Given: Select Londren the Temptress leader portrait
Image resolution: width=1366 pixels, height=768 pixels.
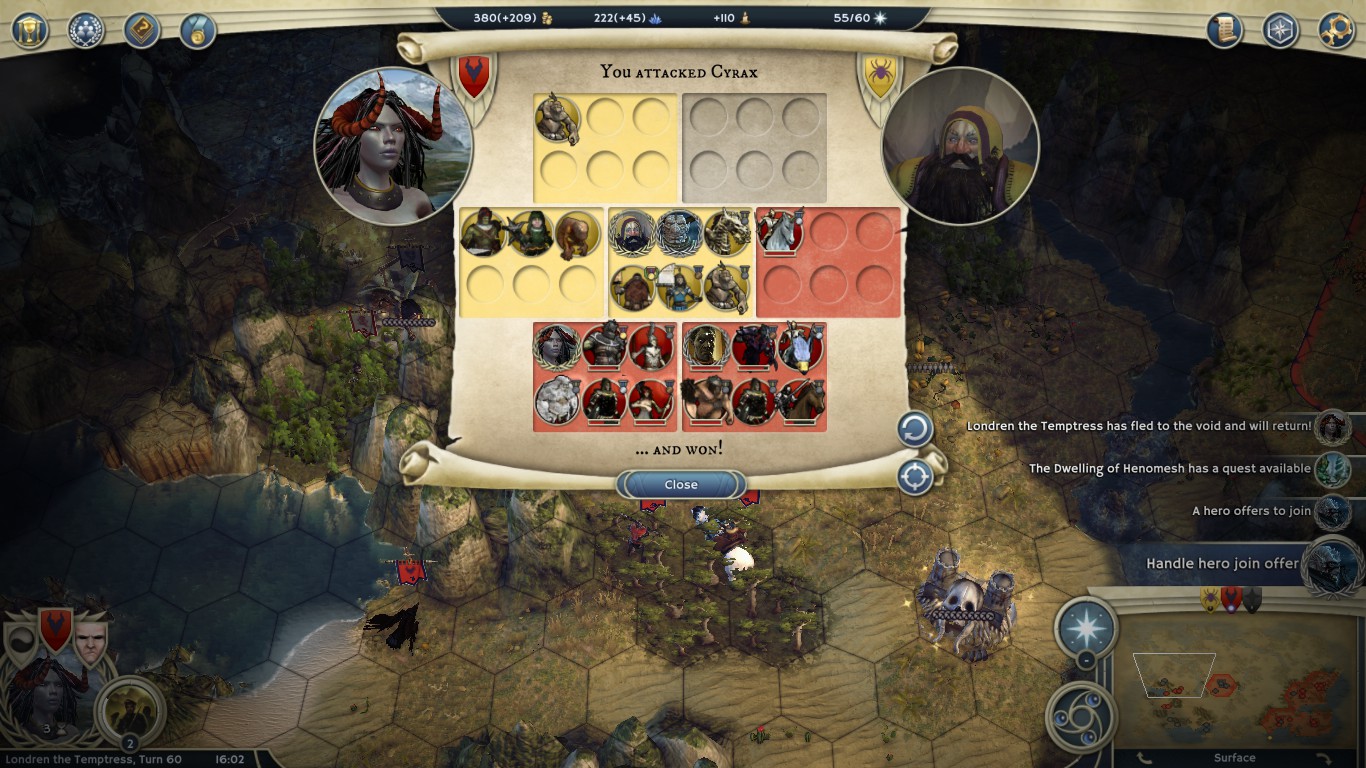Looking at the screenshot, I should pyautogui.click(x=393, y=145).
